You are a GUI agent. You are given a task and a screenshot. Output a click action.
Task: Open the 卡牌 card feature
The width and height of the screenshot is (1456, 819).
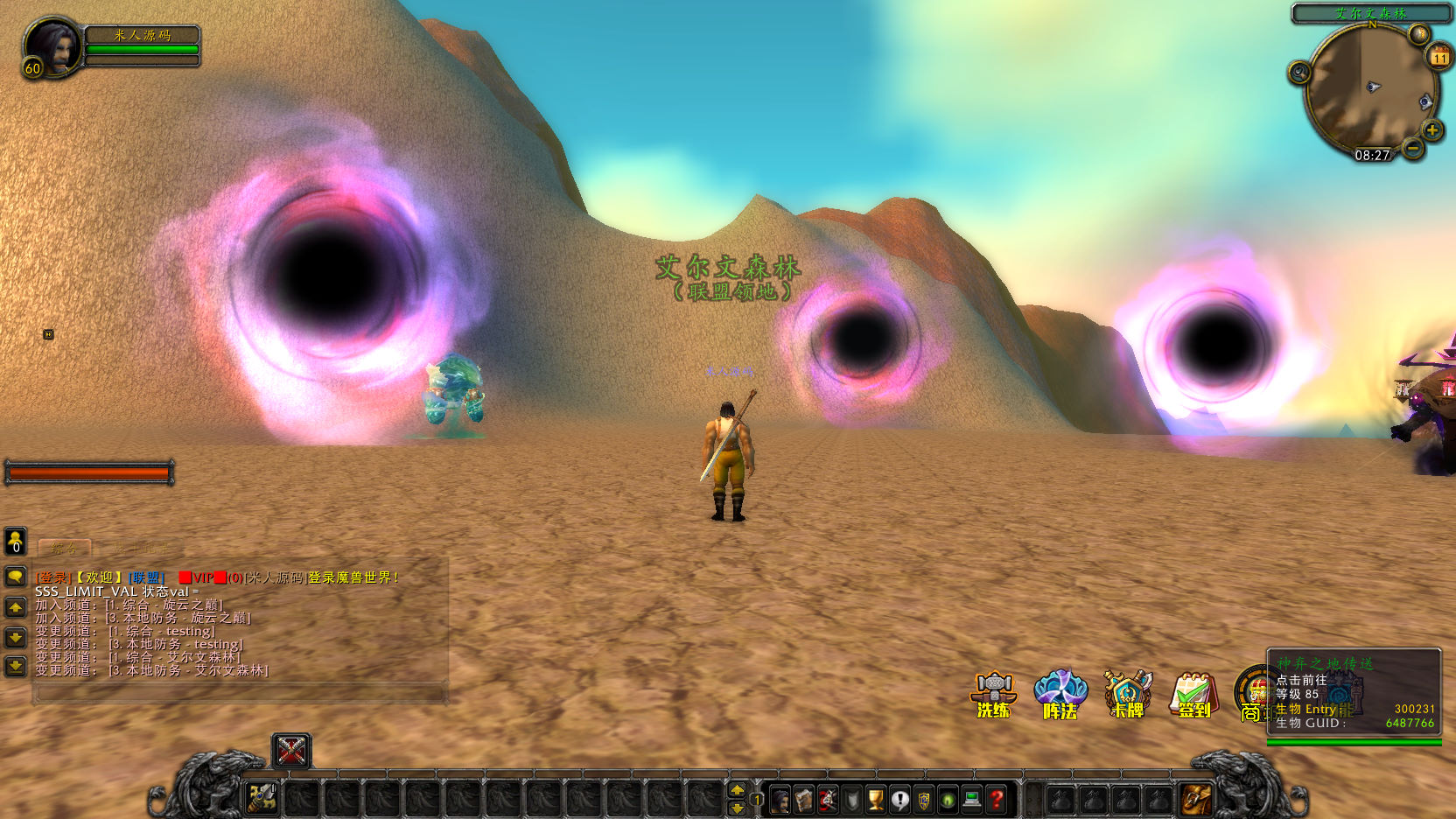(1128, 695)
